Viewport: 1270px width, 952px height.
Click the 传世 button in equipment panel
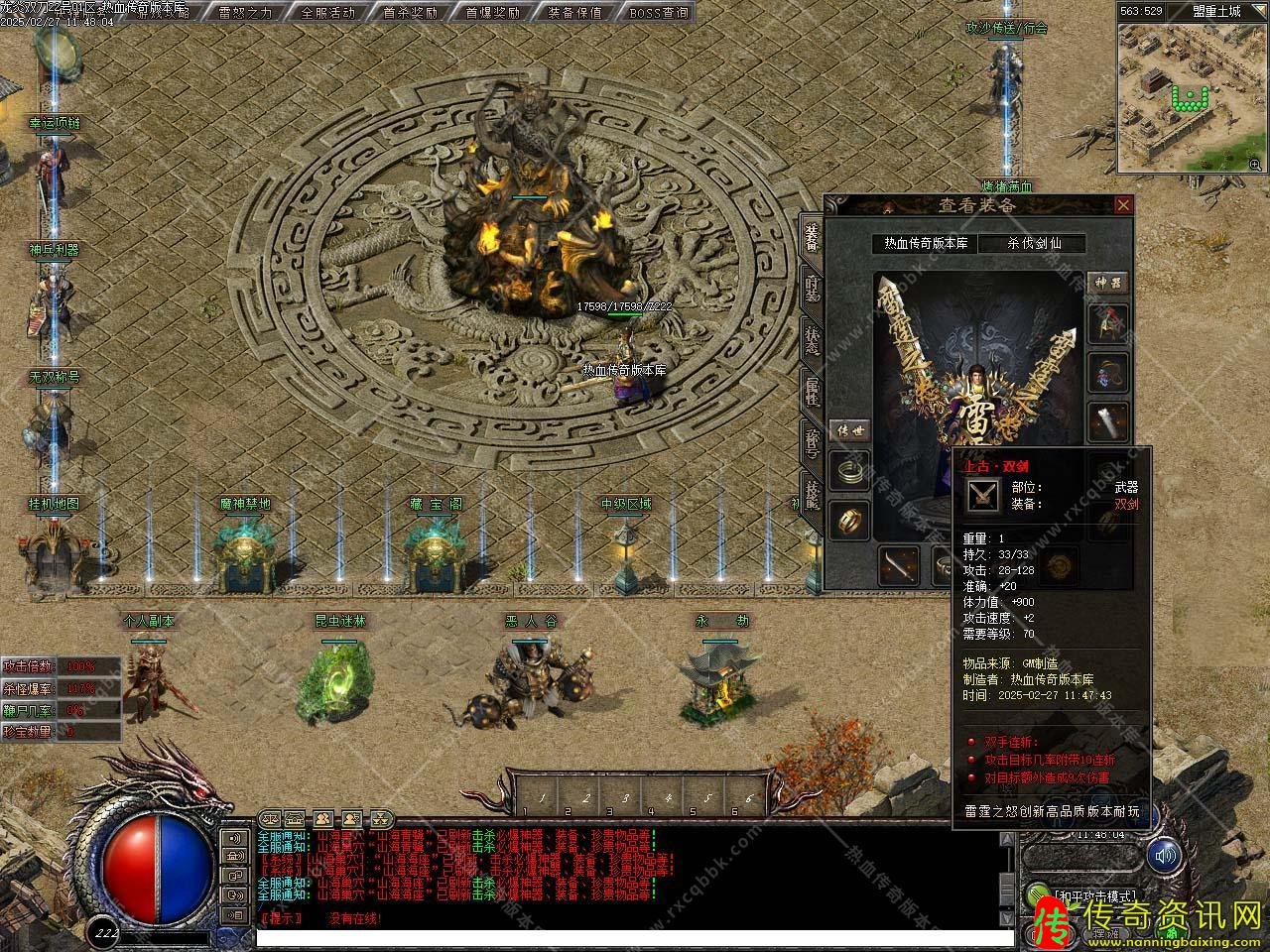[x=849, y=430]
